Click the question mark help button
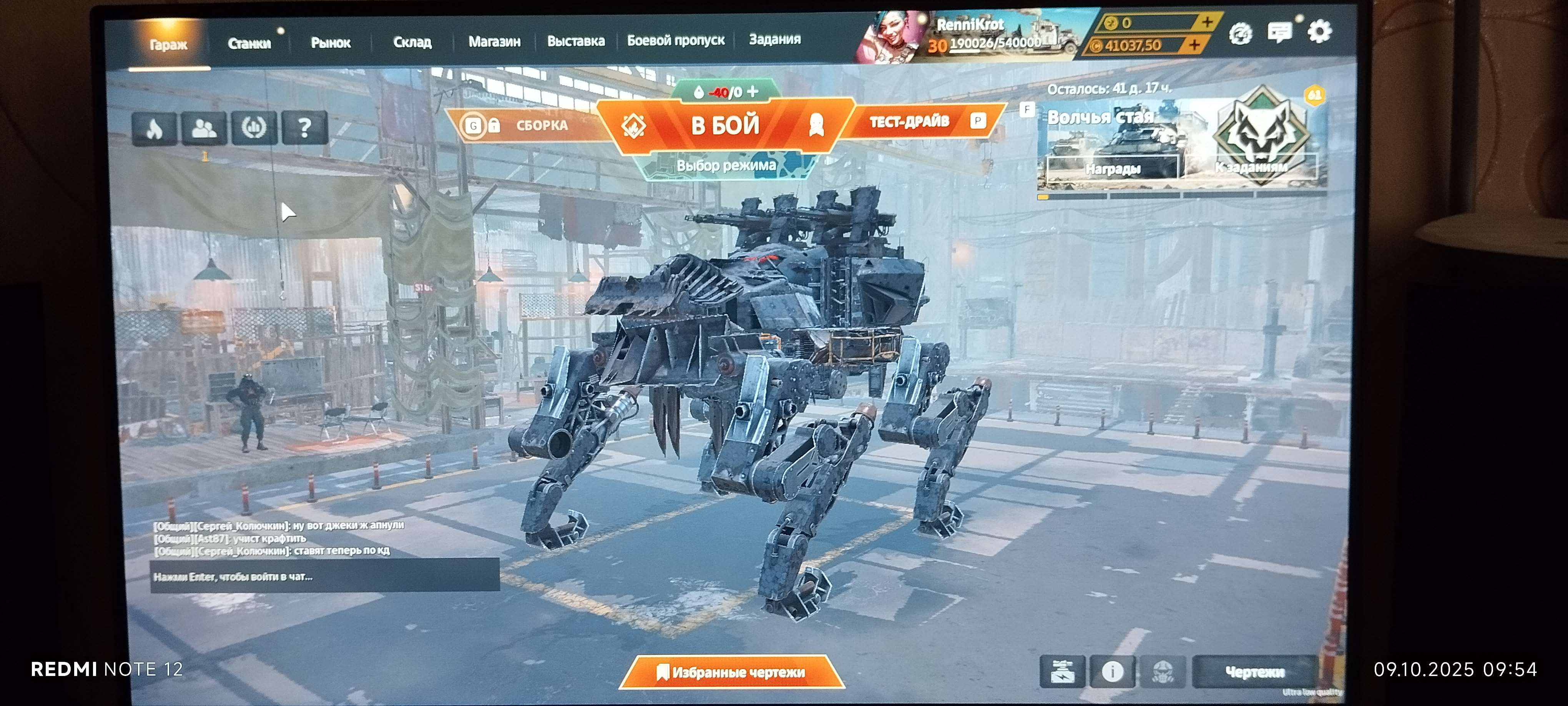Viewport: 1568px width, 706px height. click(x=304, y=127)
